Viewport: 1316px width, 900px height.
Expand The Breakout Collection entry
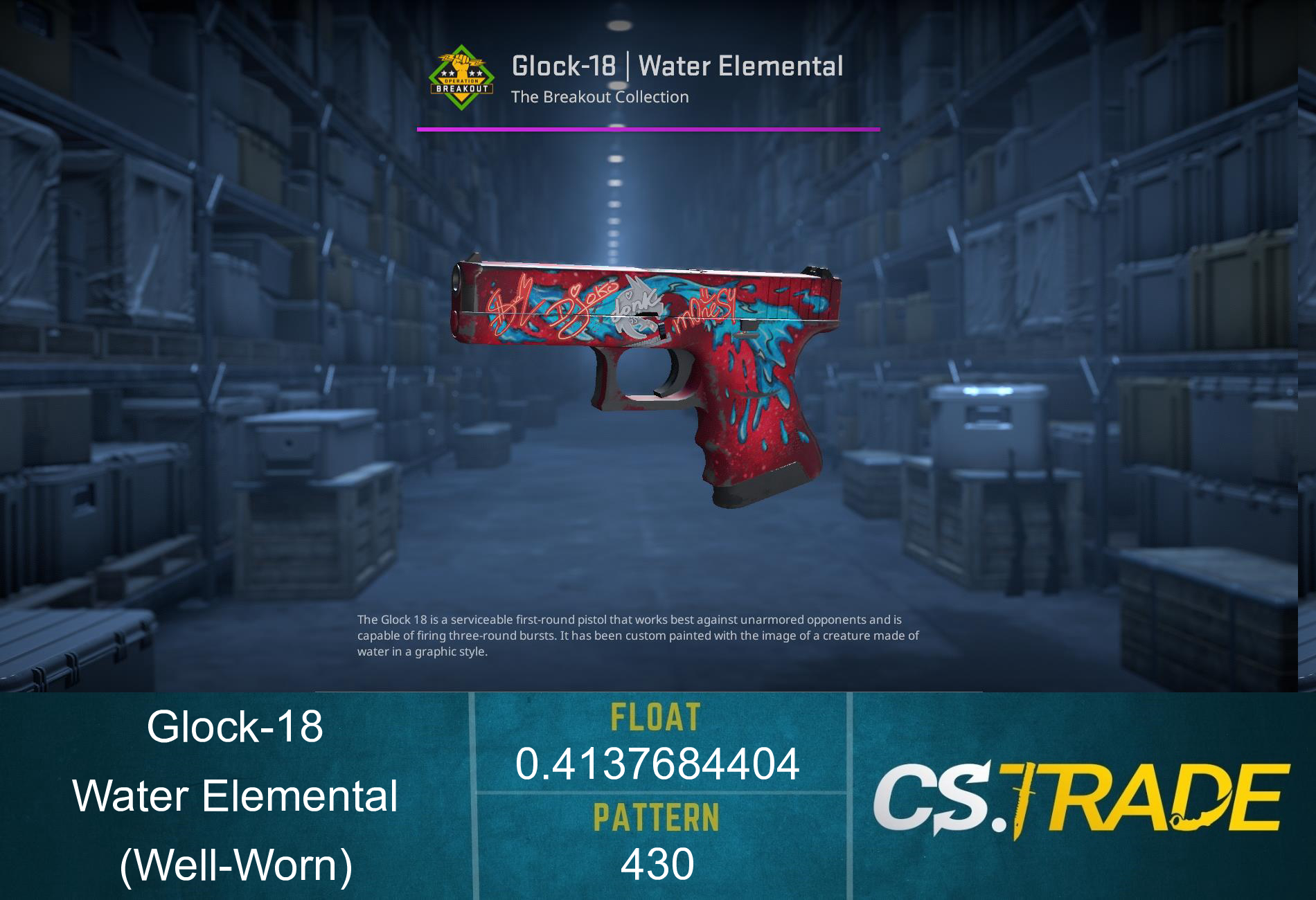pos(600,98)
